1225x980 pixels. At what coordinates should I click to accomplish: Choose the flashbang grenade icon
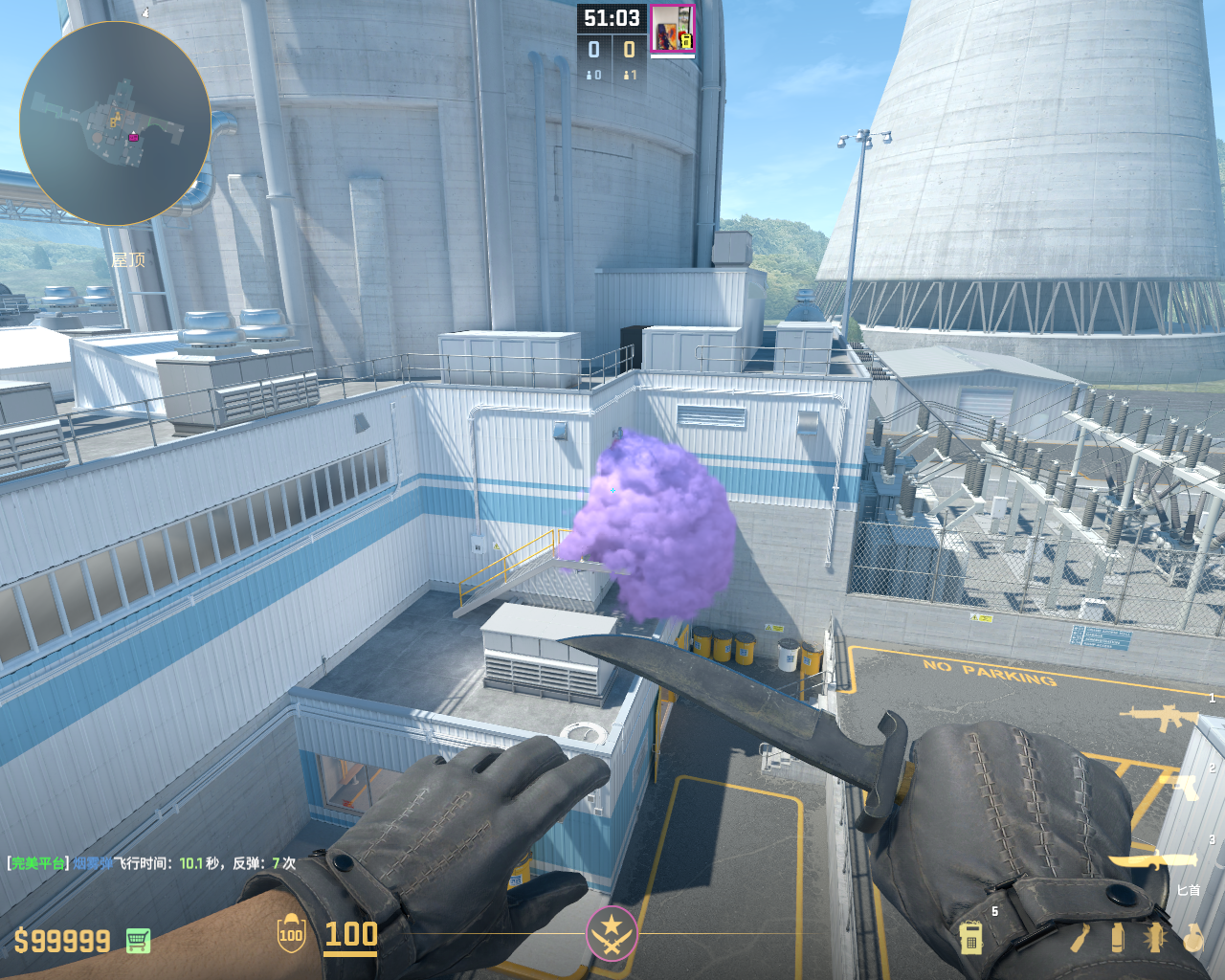(x=1155, y=938)
